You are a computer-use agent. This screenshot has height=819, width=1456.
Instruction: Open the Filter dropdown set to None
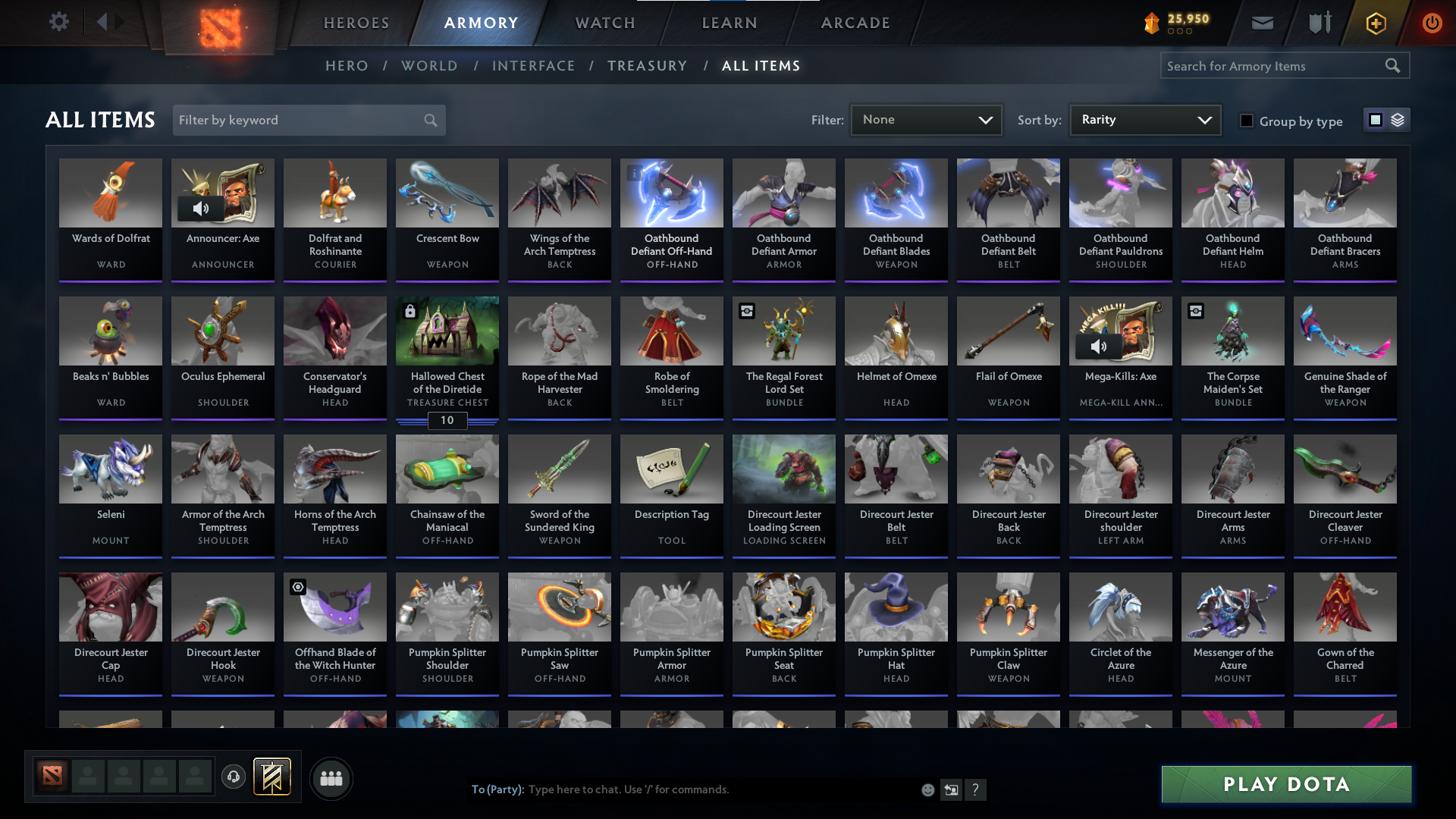point(926,120)
